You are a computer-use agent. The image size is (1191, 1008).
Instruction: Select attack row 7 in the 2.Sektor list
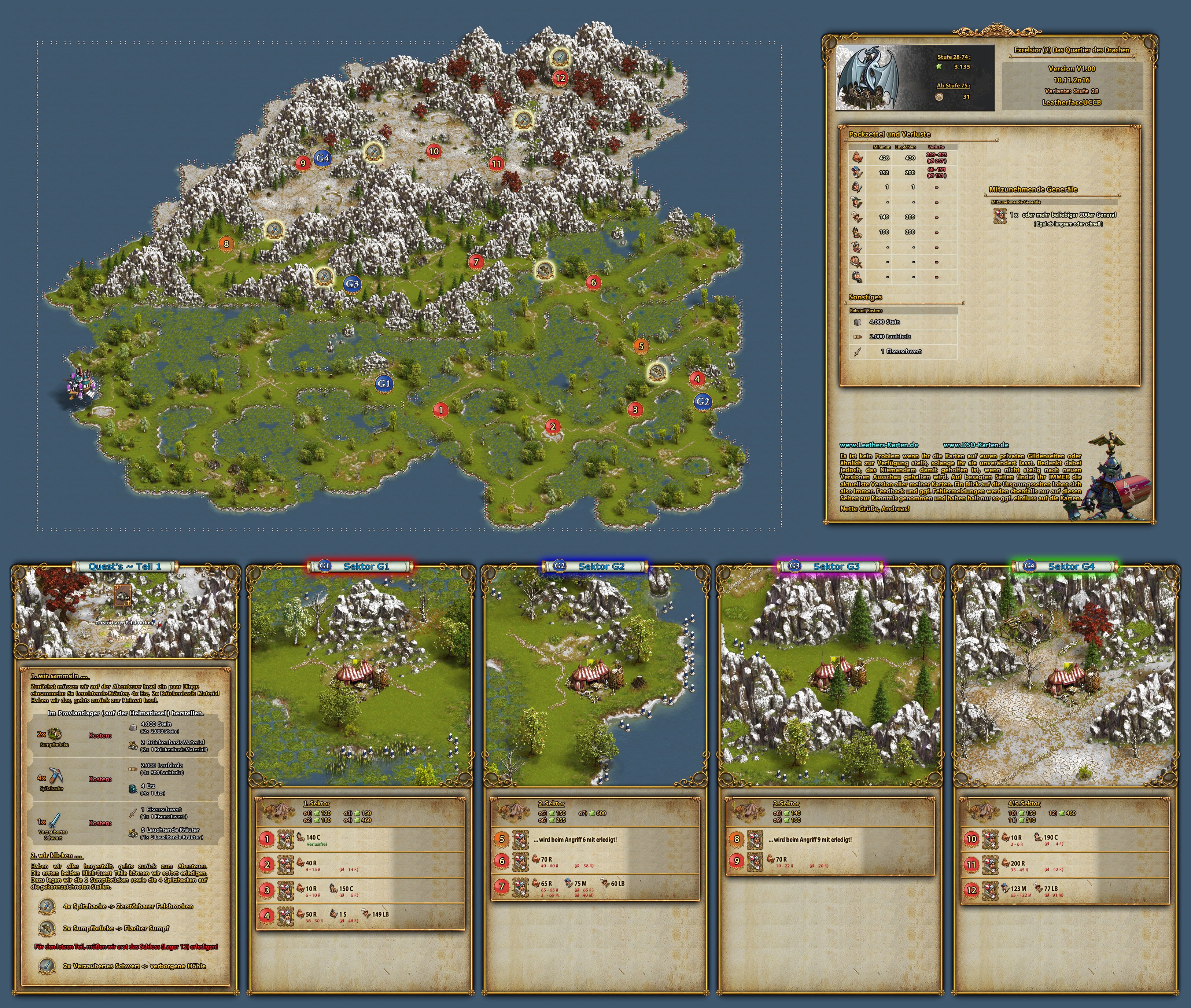pos(595,886)
